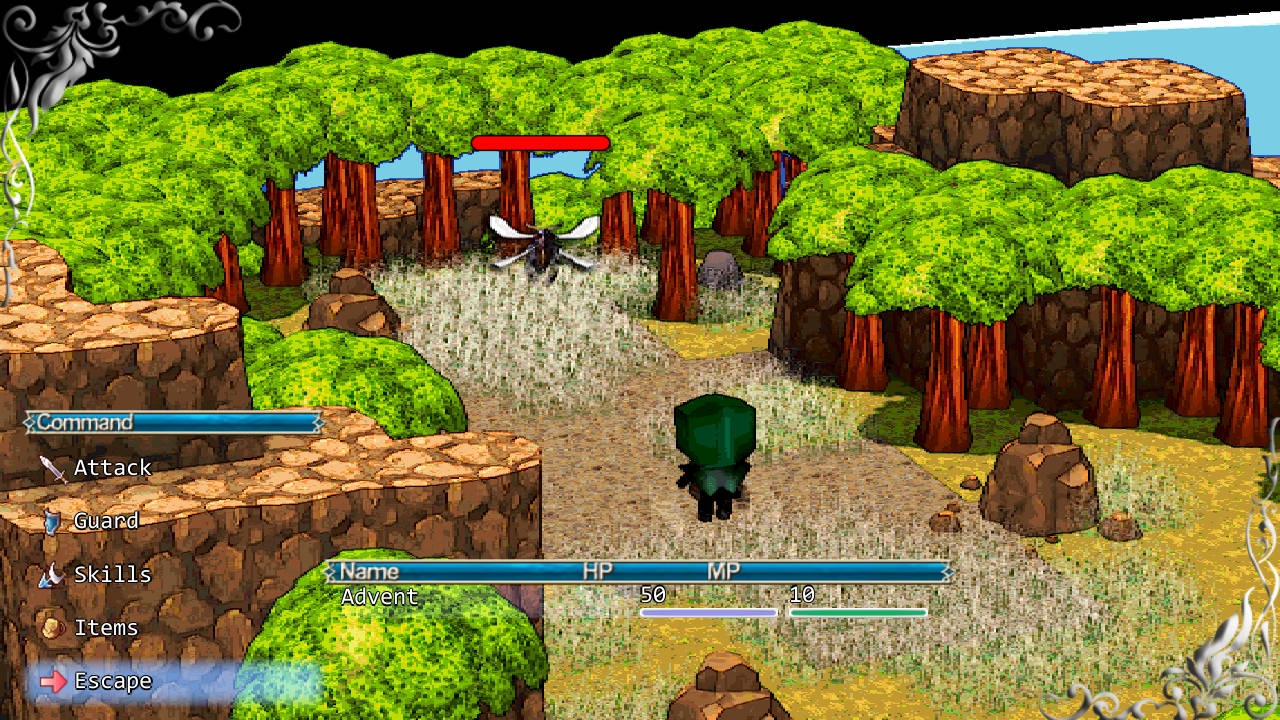
Task: Click the Name header in status window
Action: [370, 571]
